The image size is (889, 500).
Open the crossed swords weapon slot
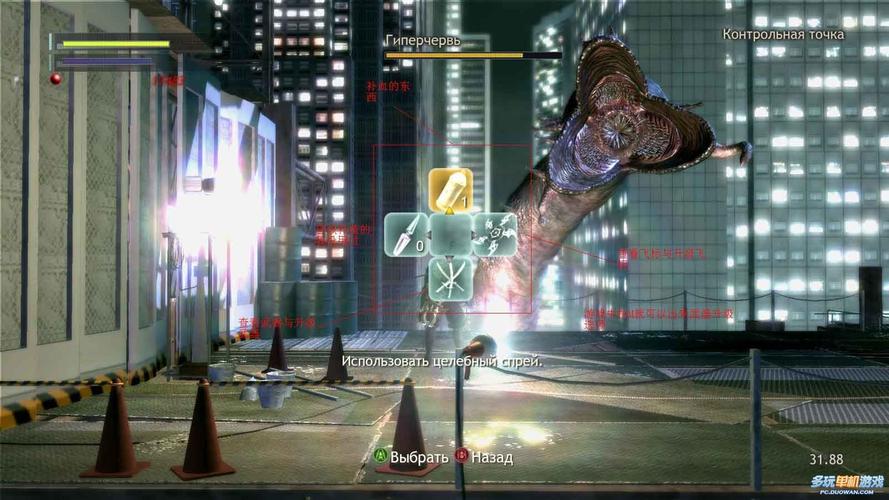[x=450, y=279]
